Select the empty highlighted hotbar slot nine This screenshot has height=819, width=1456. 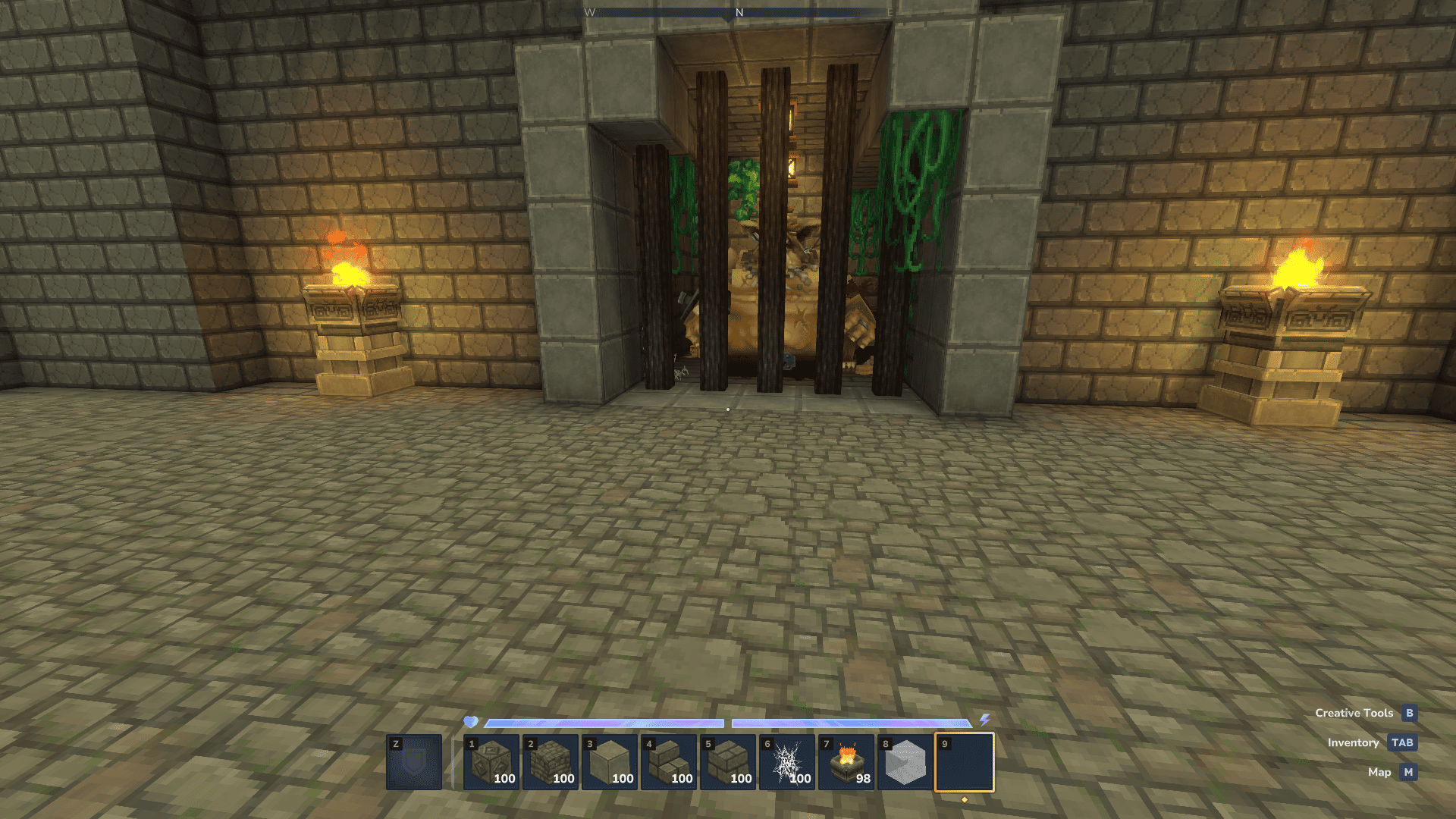(x=964, y=762)
